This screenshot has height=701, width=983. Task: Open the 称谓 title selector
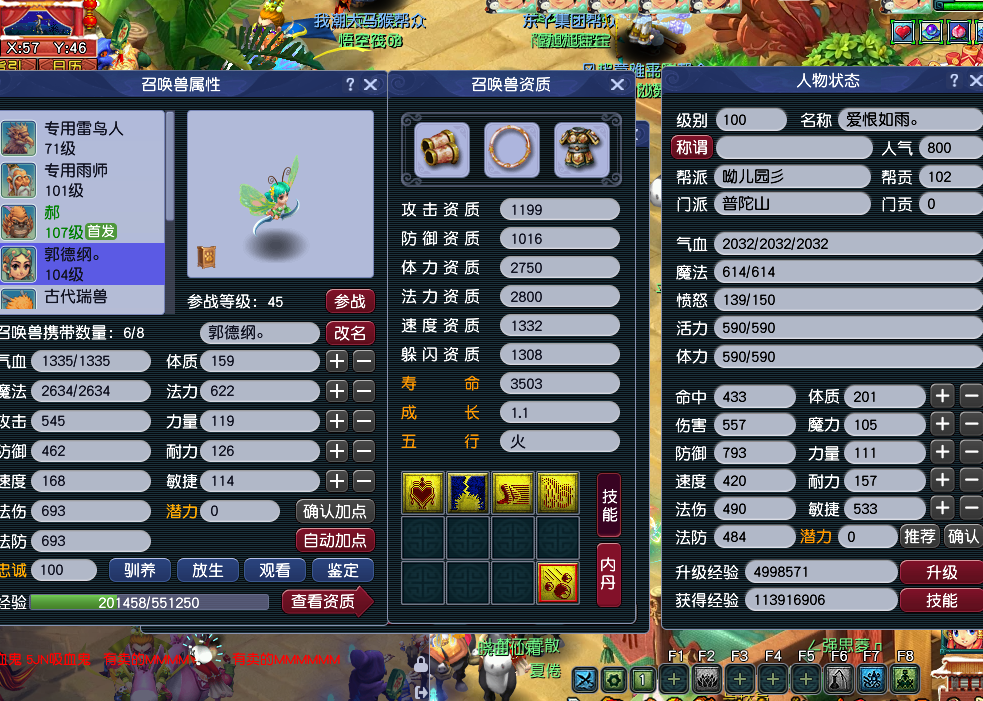[692, 147]
